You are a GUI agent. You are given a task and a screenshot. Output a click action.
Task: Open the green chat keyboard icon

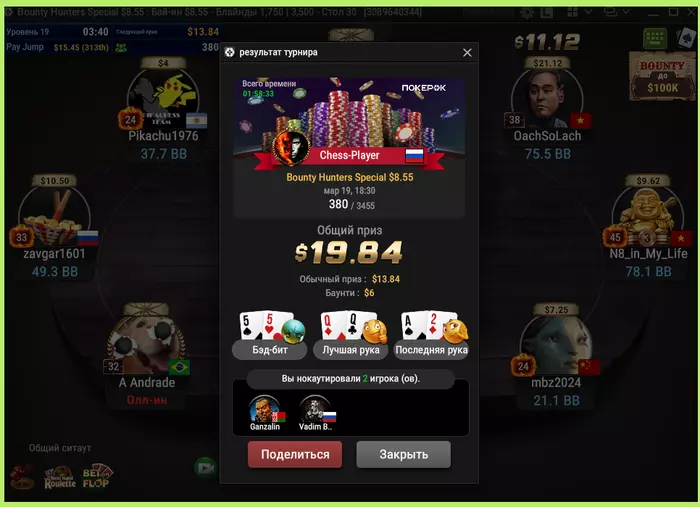tap(655, 39)
